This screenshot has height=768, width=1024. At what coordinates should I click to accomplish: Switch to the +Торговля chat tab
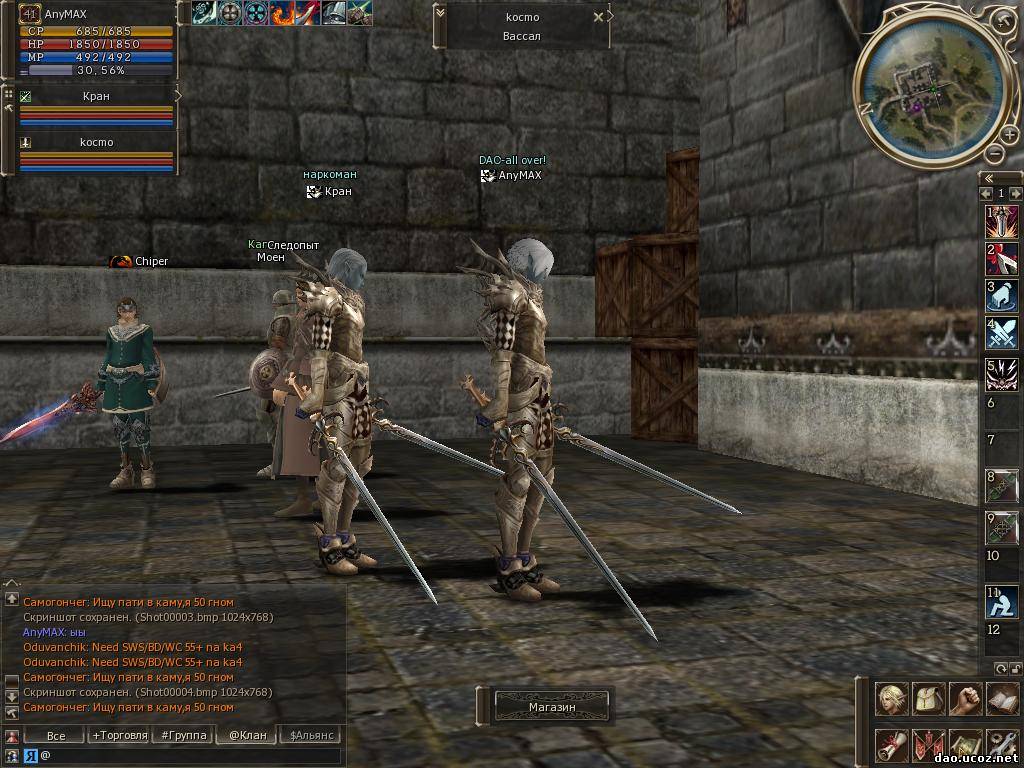119,736
